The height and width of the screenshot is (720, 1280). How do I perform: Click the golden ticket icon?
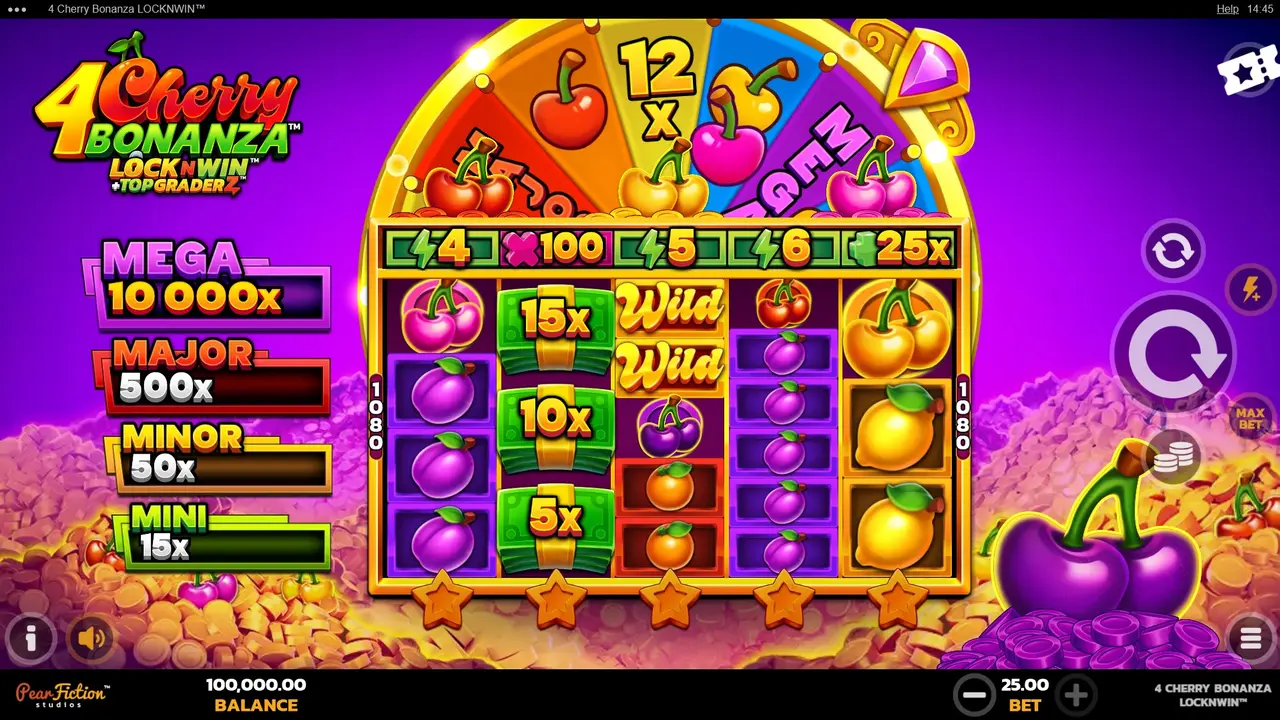(x=1245, y=72)
